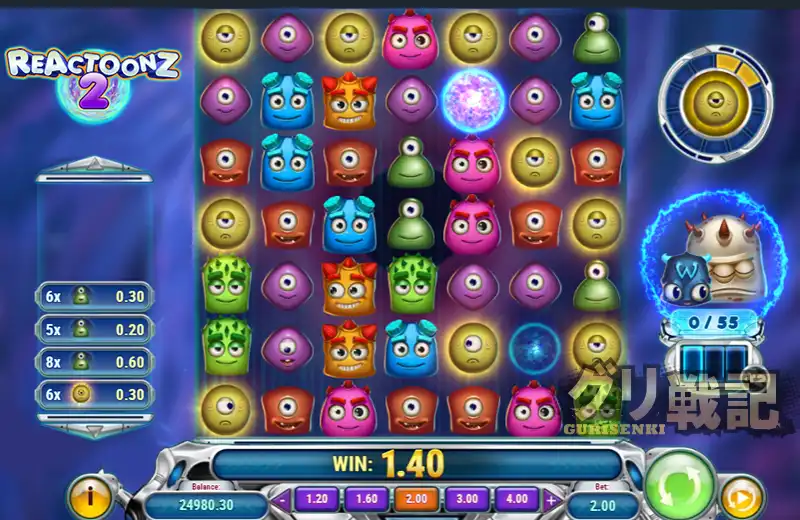Start autoplay with the orange play button
800x520 pixels.
pyautogui.click(x=742, y=497)
